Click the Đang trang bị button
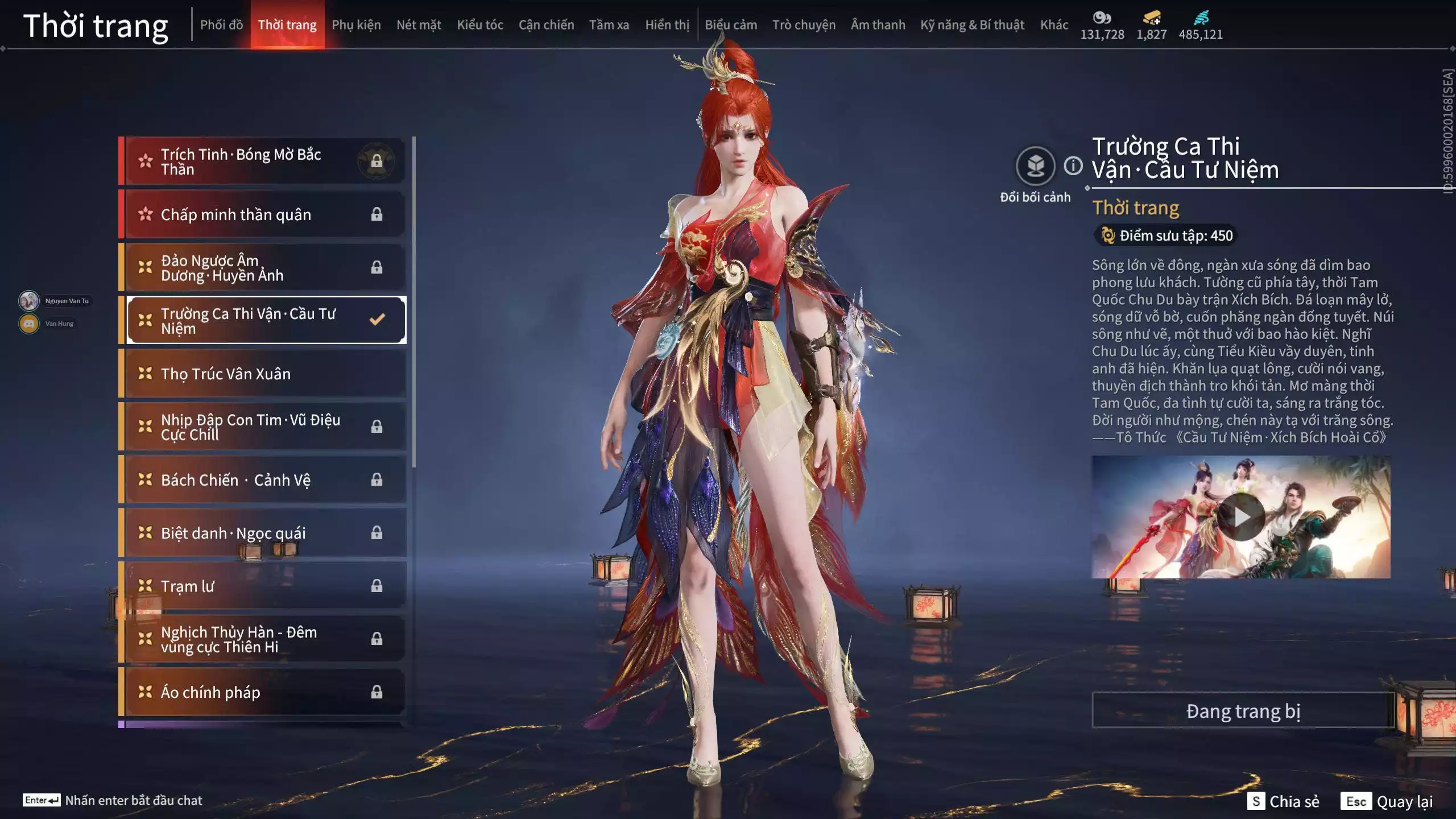1456x819 pixels. pyautogui.click(x=1243, y=711)
